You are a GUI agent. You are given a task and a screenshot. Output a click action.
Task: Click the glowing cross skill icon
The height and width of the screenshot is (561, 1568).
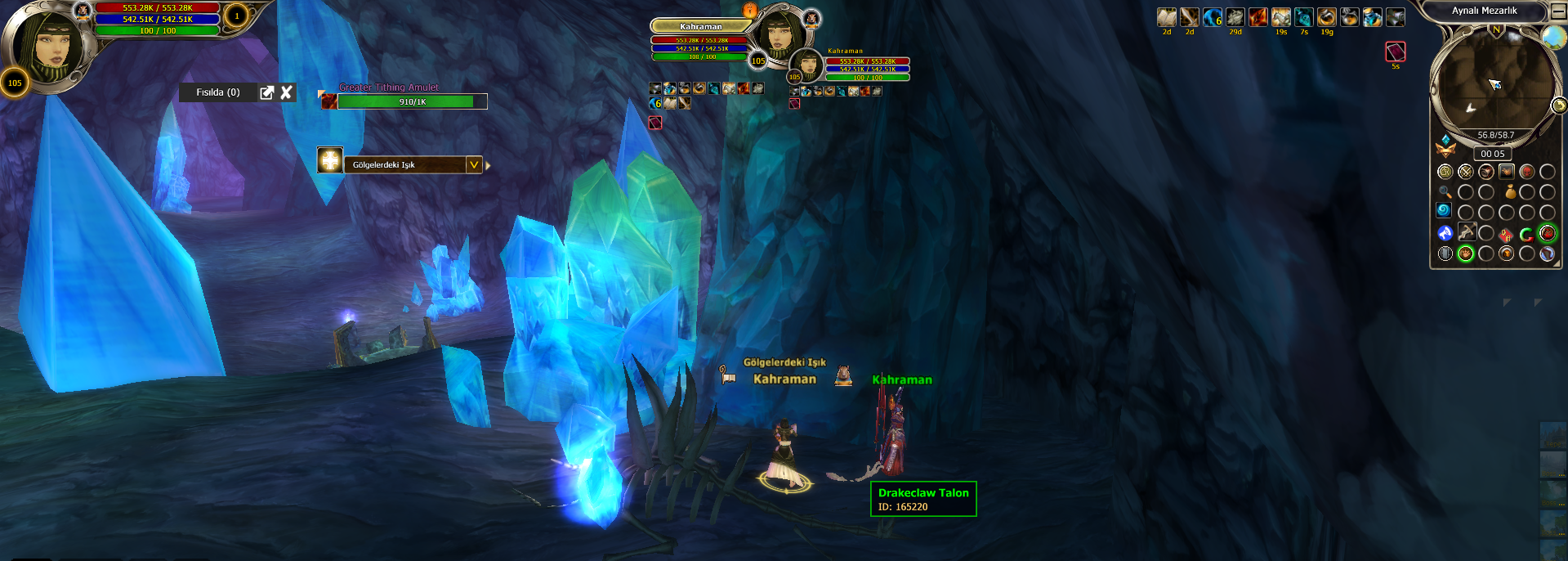[330, 160]
